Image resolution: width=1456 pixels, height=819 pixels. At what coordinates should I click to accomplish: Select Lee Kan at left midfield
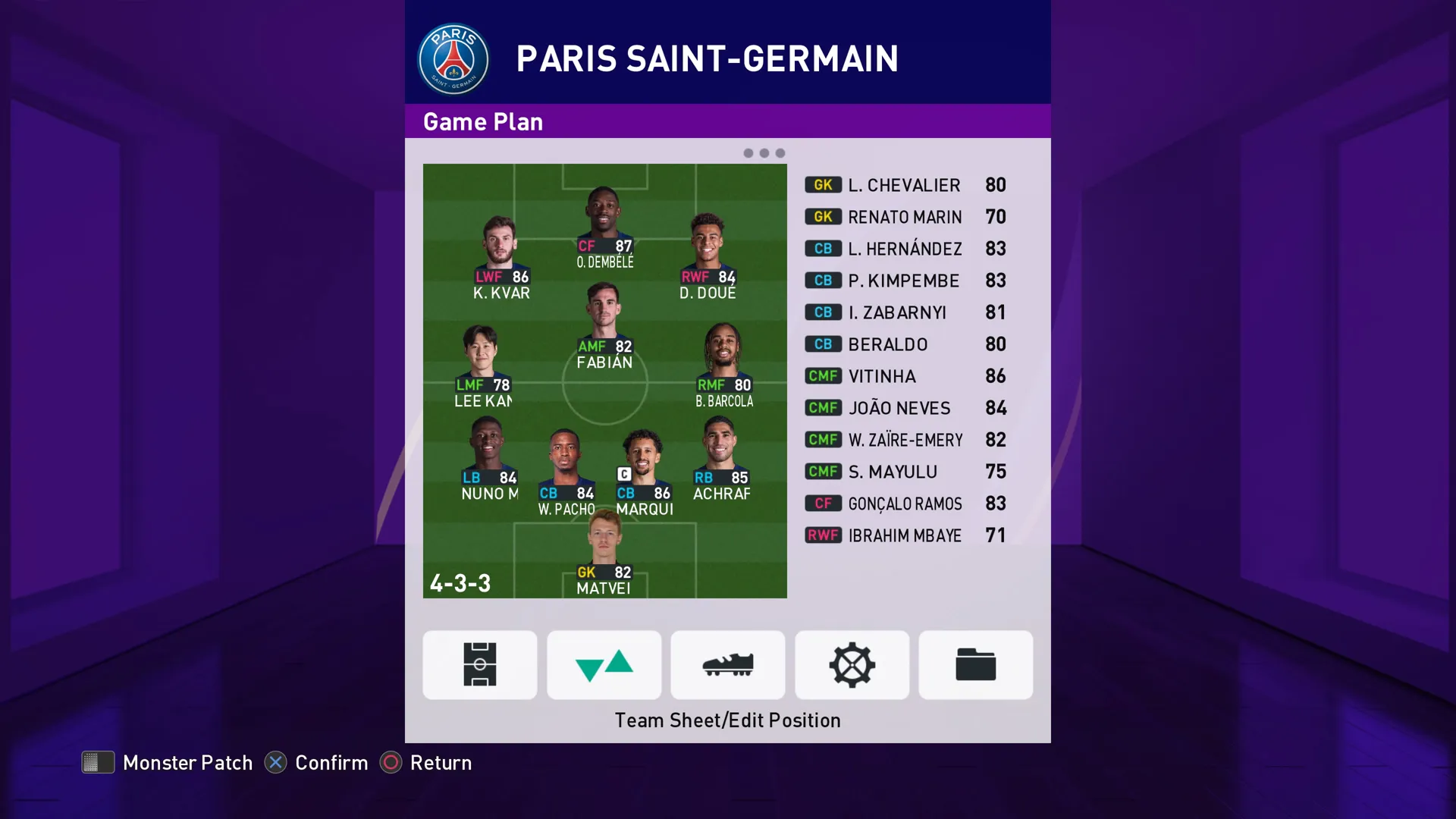tap(482, 366)
